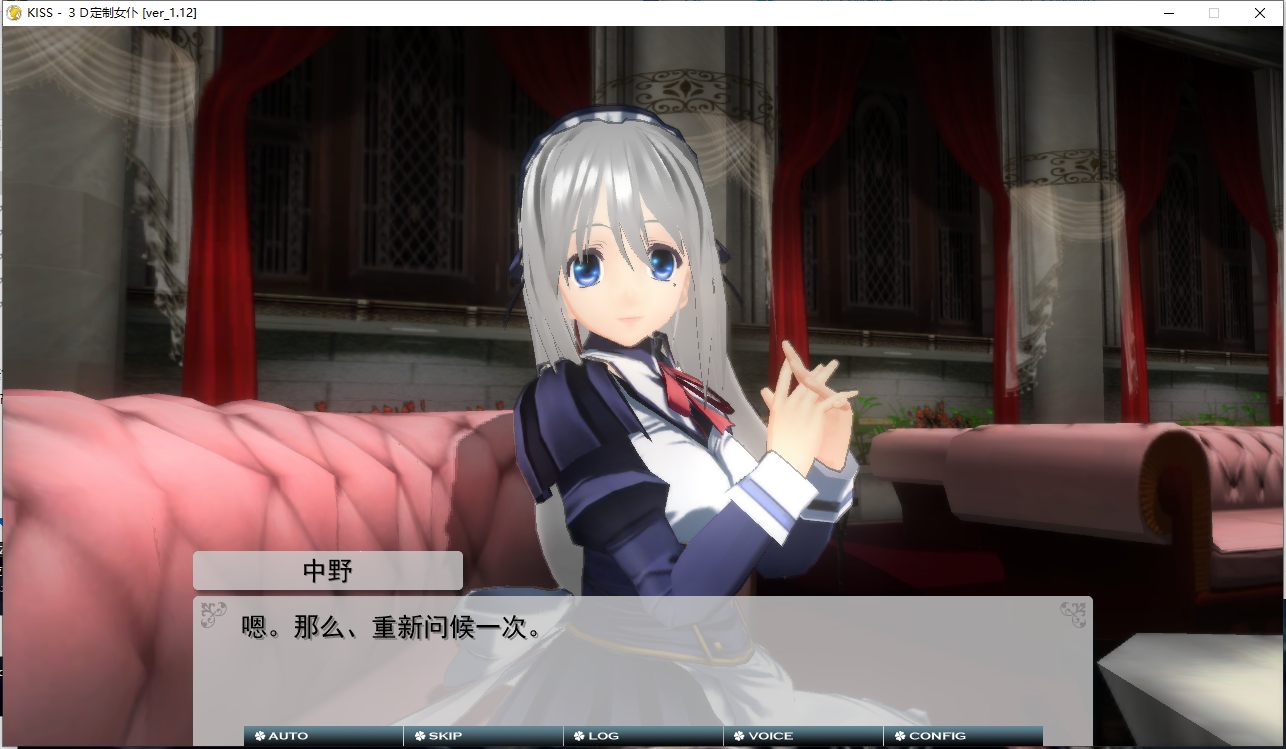The width and height of the screenshot is (1286, 749).
Task: Click the clover icon on the SKIP button
Action: coord(418,735)
